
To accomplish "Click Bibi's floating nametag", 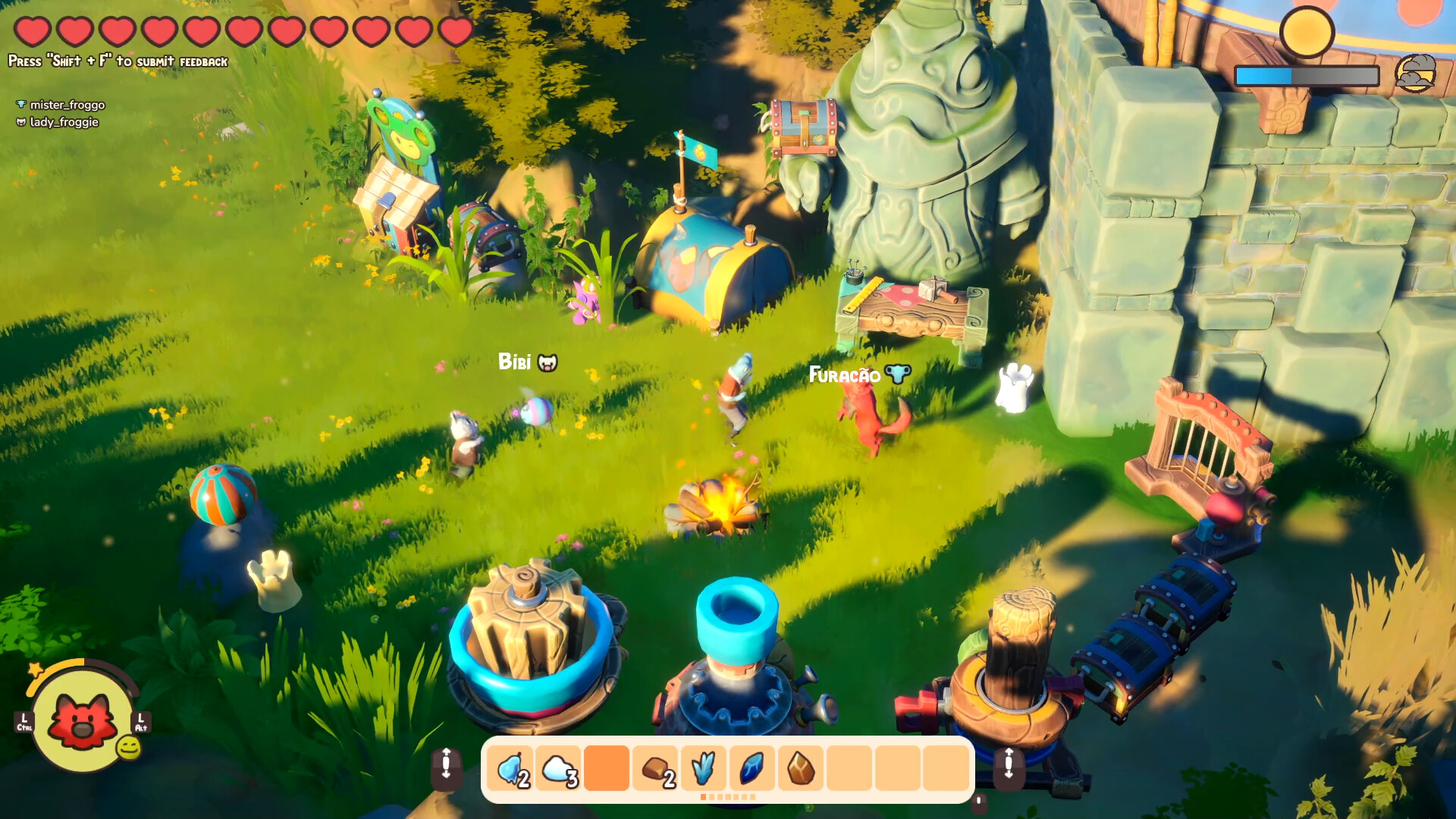I will pos(516,362).
